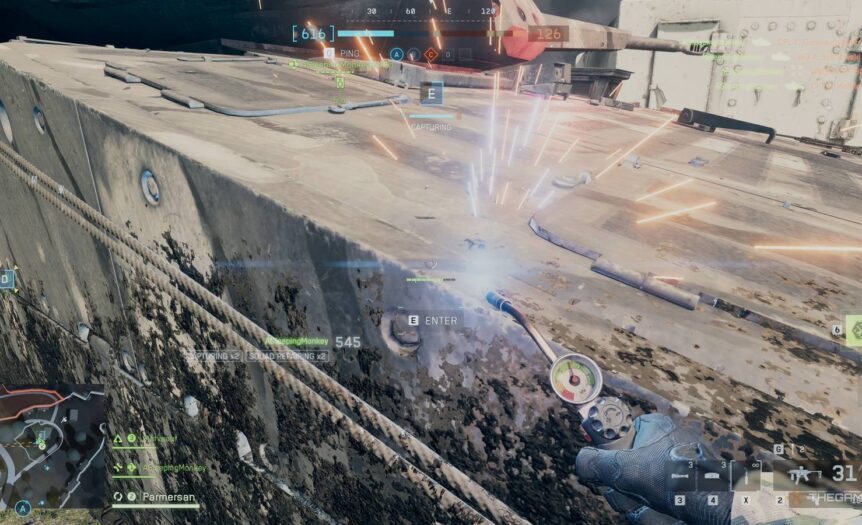The height and width of the screenshot is (525, 862).
Task: Select the repair tool slot with infinity symbol
Action: pyautogui.click(x=745, y=474)
